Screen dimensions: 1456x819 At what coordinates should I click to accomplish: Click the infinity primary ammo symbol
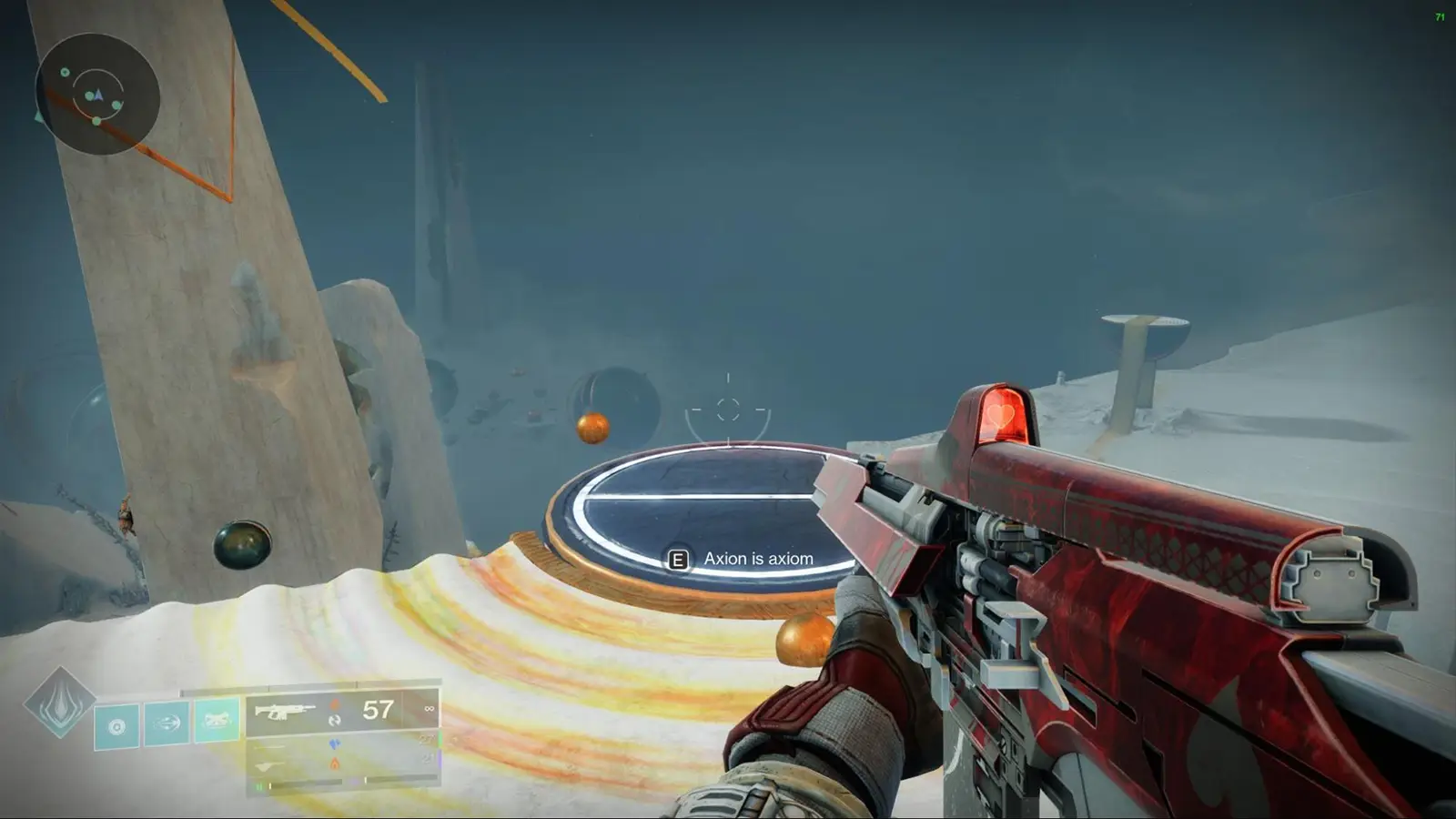coord(429,709)
